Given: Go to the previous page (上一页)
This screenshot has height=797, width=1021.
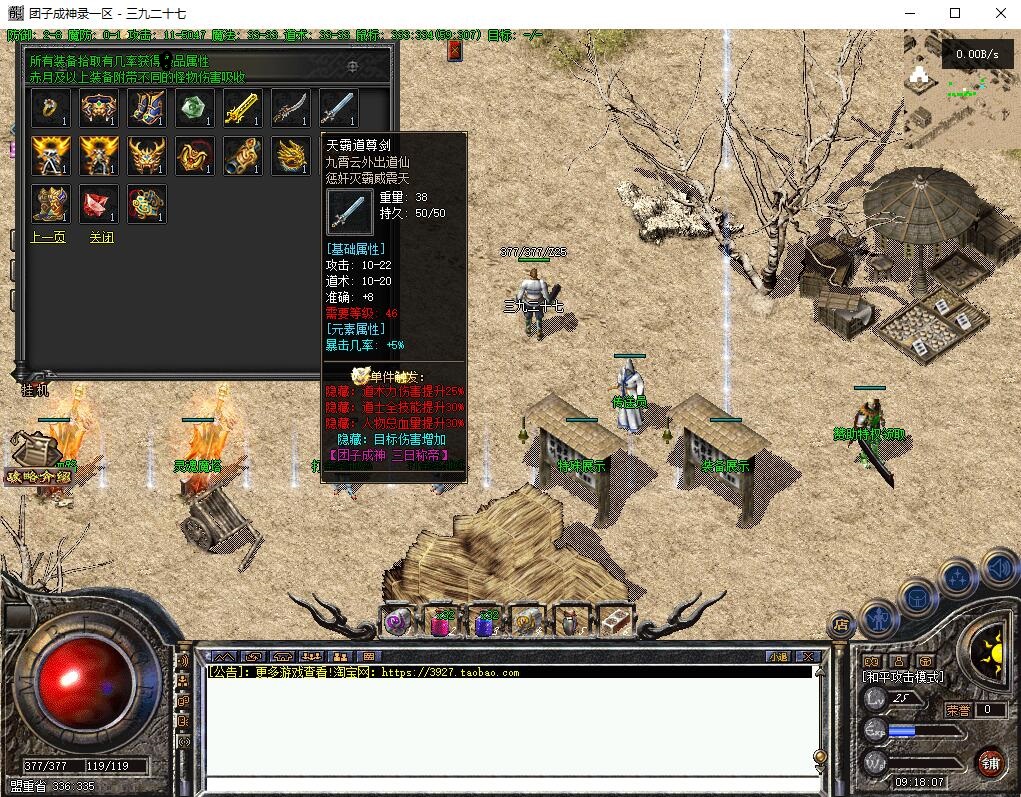Looking at the screenshot, I should click(x=48, y=238).
